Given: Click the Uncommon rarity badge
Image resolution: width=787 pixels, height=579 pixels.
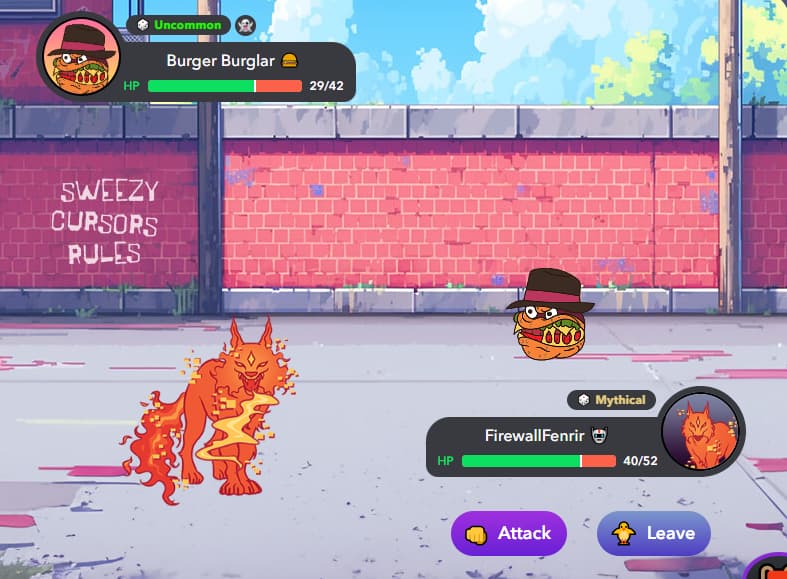Looking at the screenshot, I should (x=179, y=24).
